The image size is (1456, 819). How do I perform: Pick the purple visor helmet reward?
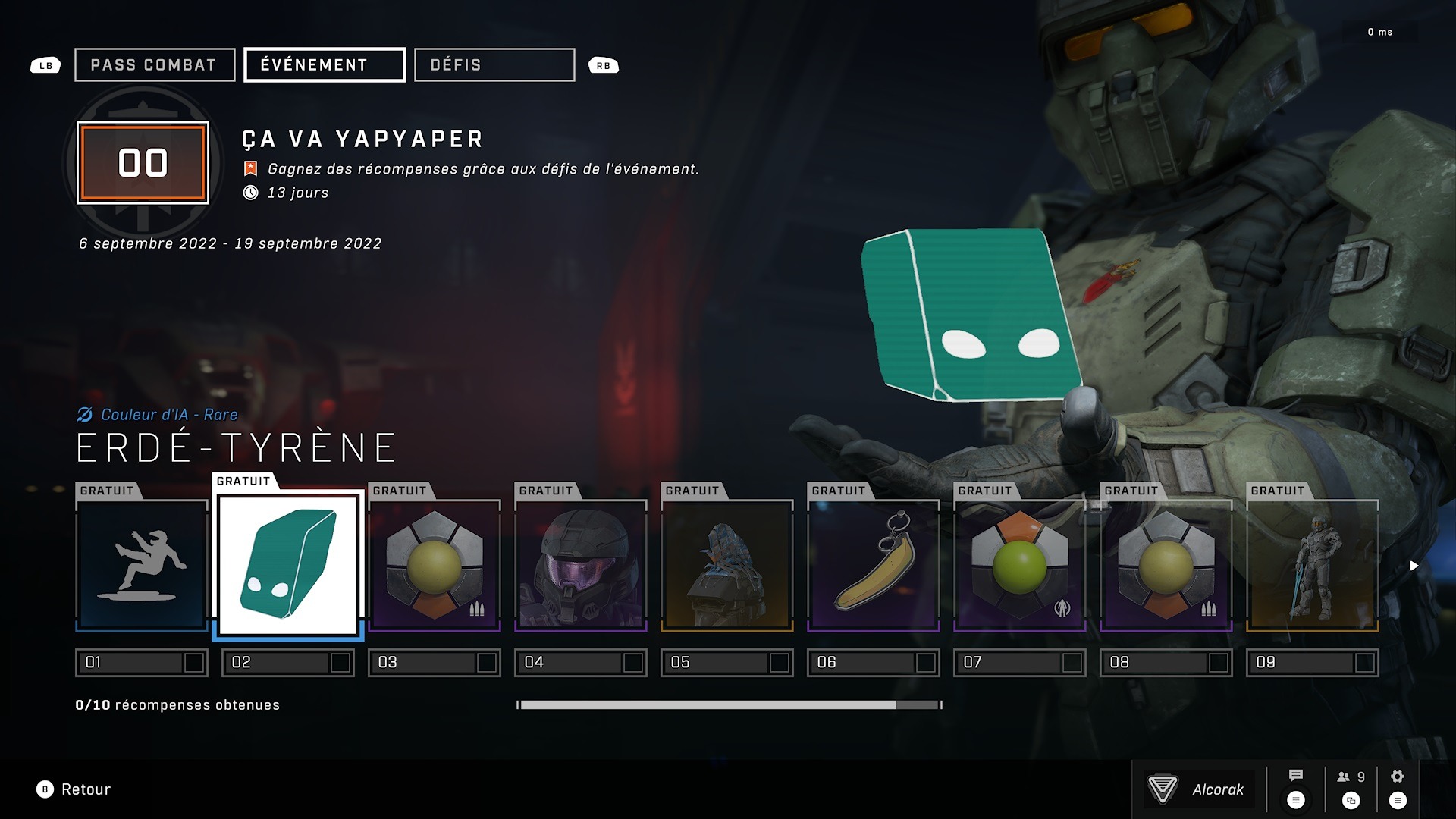coord(581,566)
